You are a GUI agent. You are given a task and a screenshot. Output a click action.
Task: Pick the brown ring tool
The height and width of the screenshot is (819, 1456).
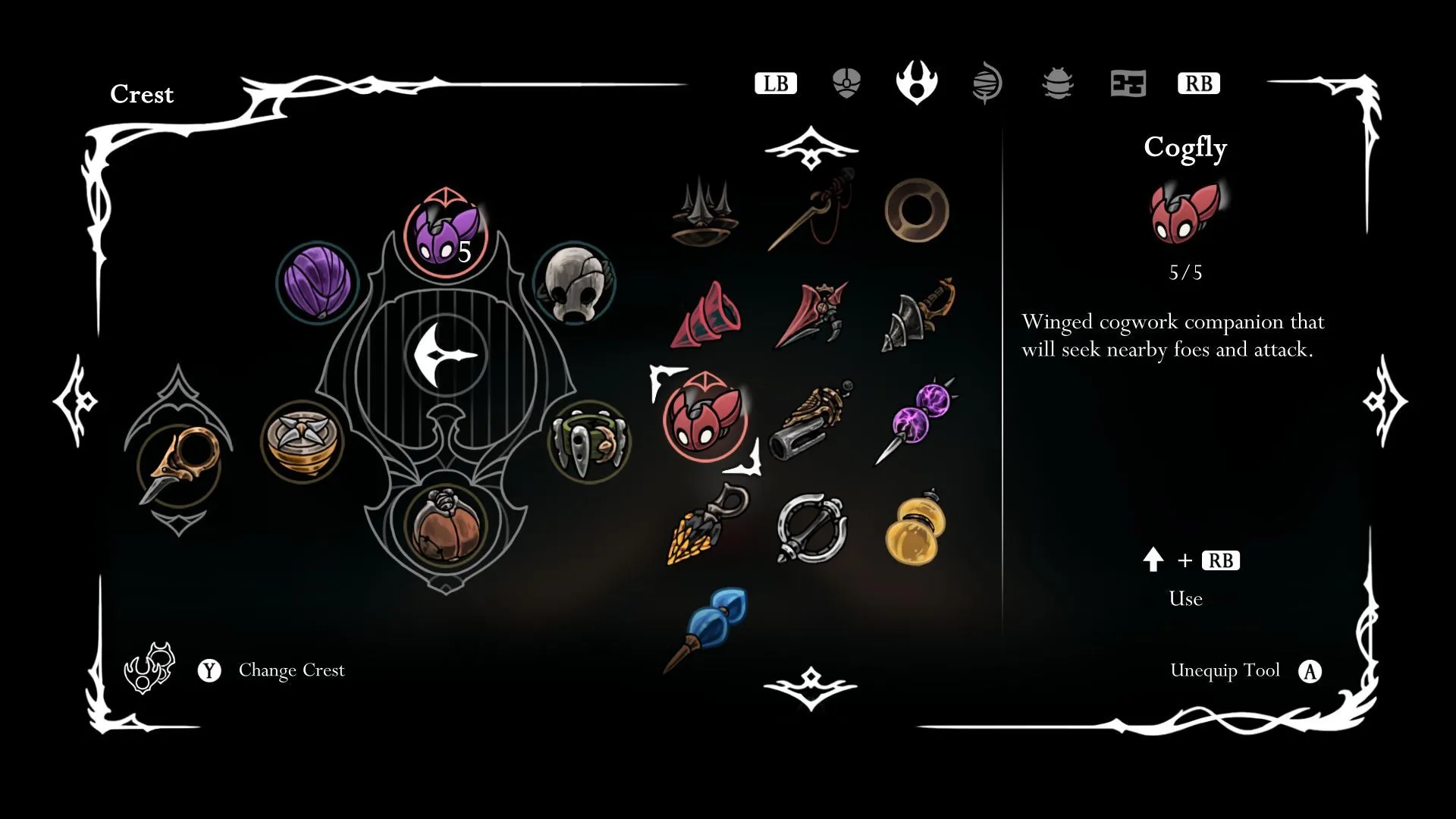[916, 210]
